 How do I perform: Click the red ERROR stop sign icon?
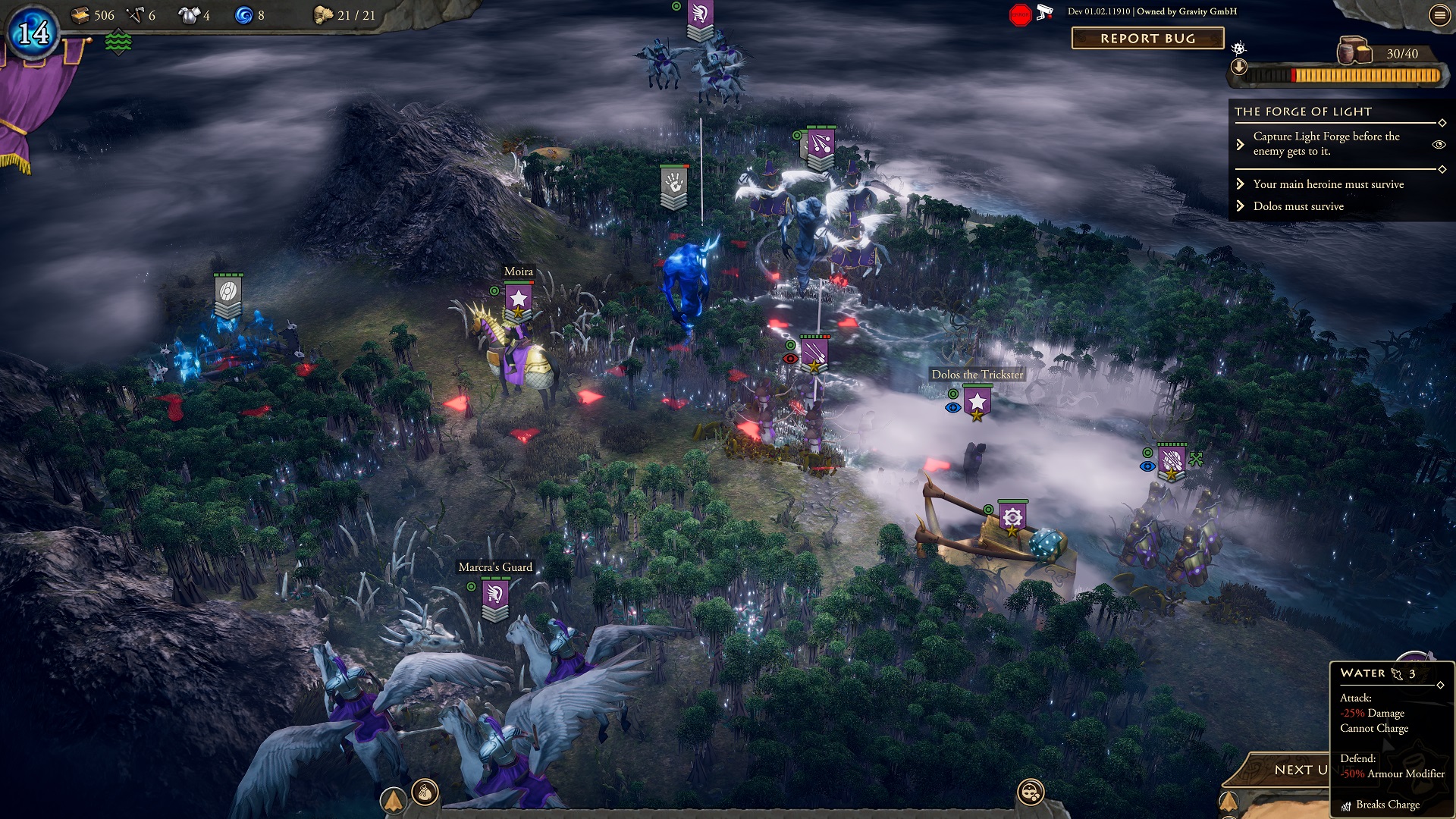pos(1020,14)
